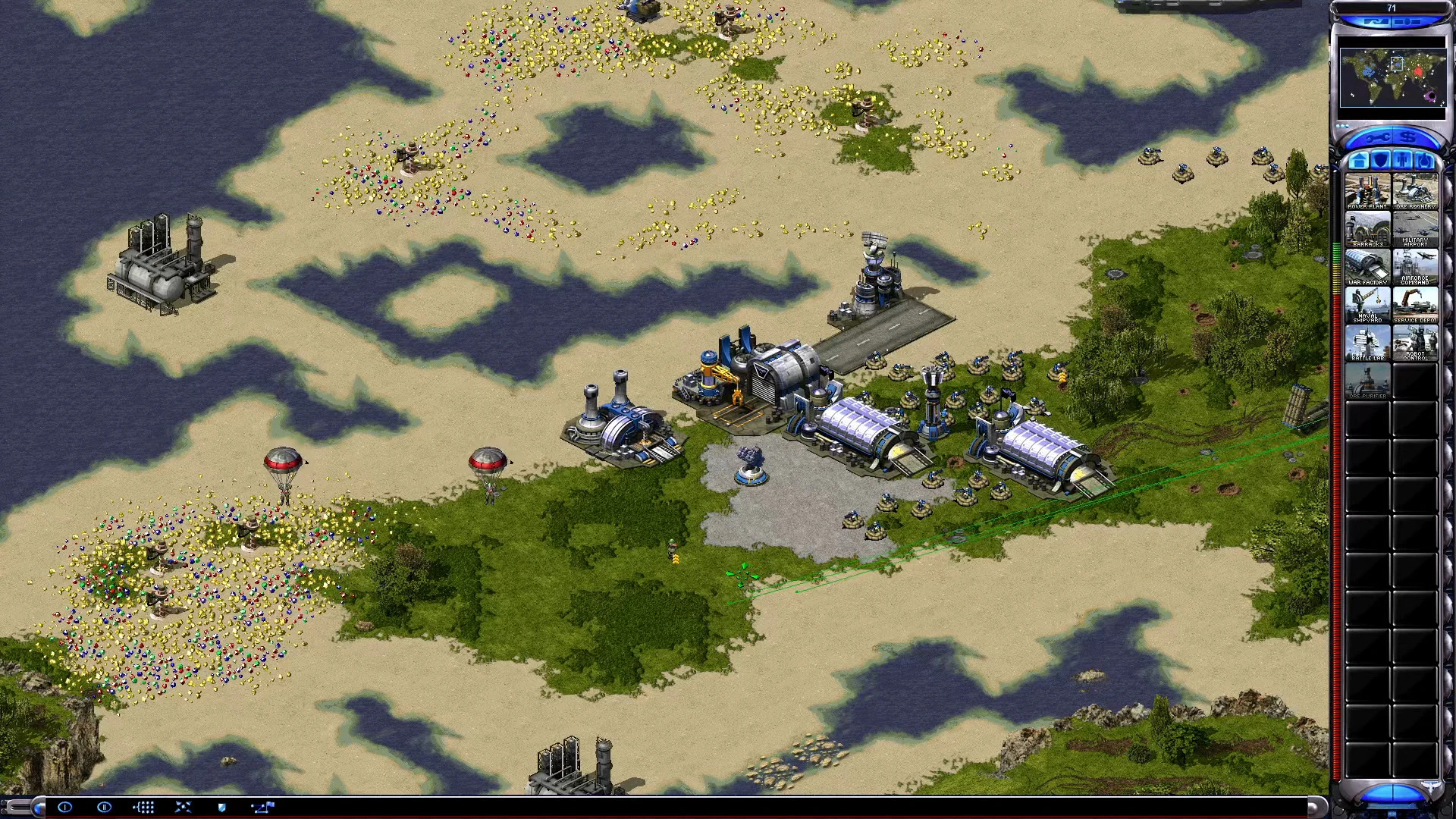The width and height of the screenshot is (1456, 819).
Task: Queue the Ore Purifier
Action: [x=1367, y=381]
